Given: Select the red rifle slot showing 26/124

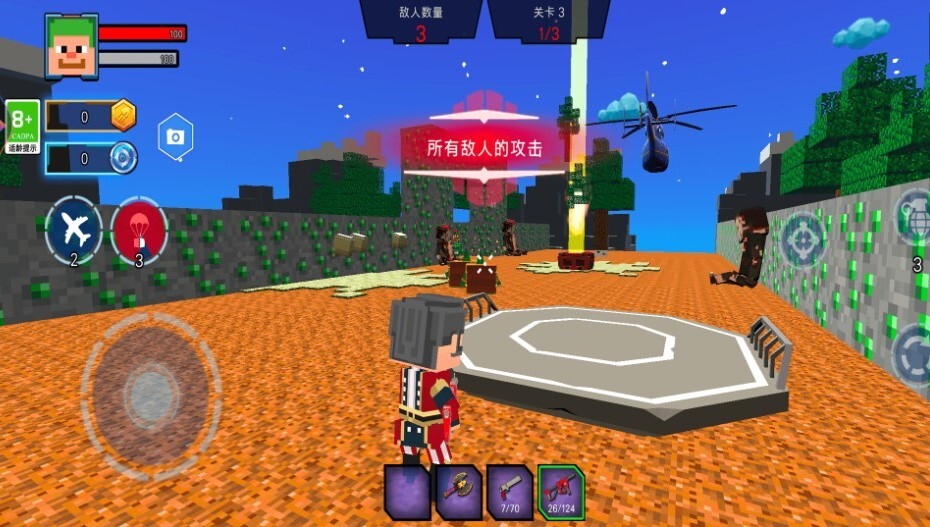Looking at the screenshot, I should coord(561,491).
